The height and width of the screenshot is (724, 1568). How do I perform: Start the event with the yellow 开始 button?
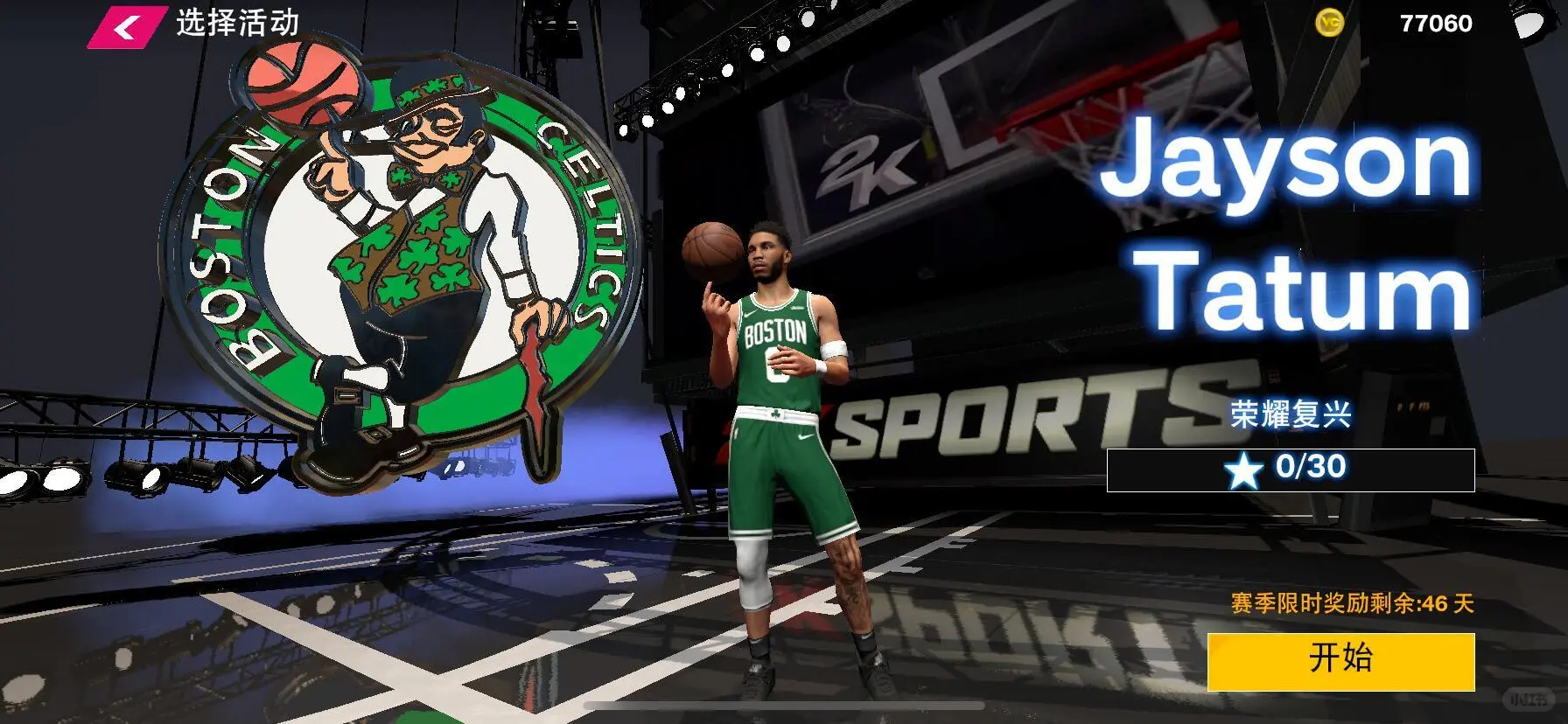(1340, 660)
